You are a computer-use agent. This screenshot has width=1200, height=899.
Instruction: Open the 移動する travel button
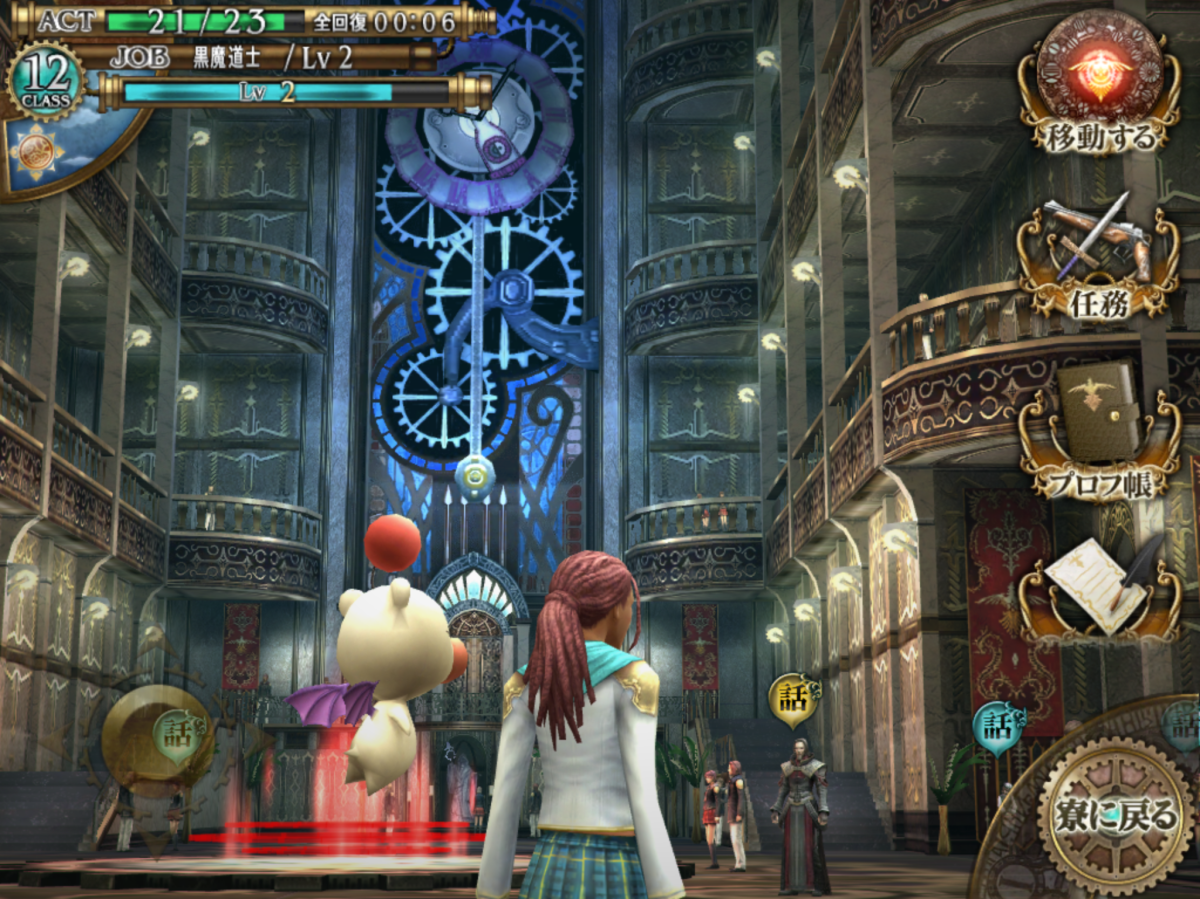click(x=1099, y=83)
